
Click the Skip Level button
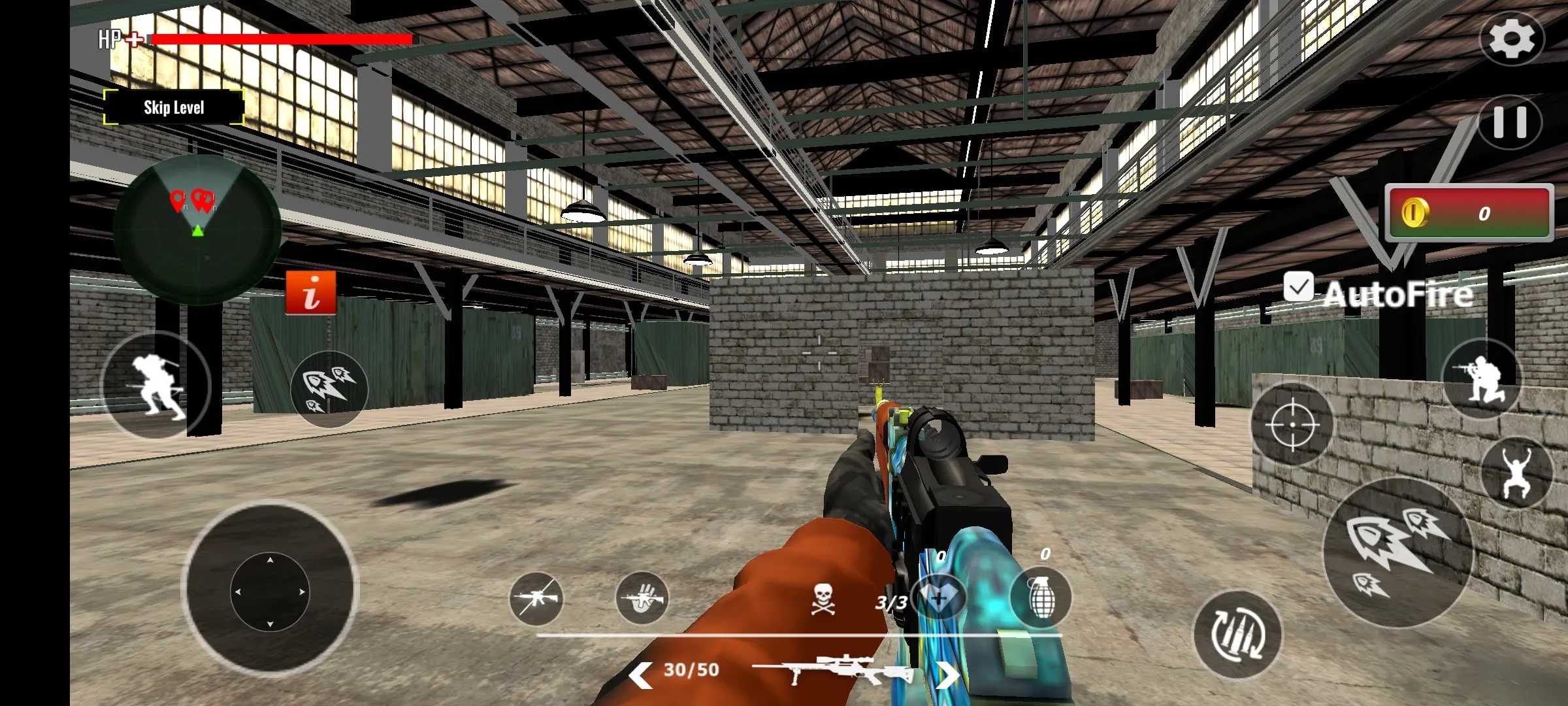tap(174, 107)
